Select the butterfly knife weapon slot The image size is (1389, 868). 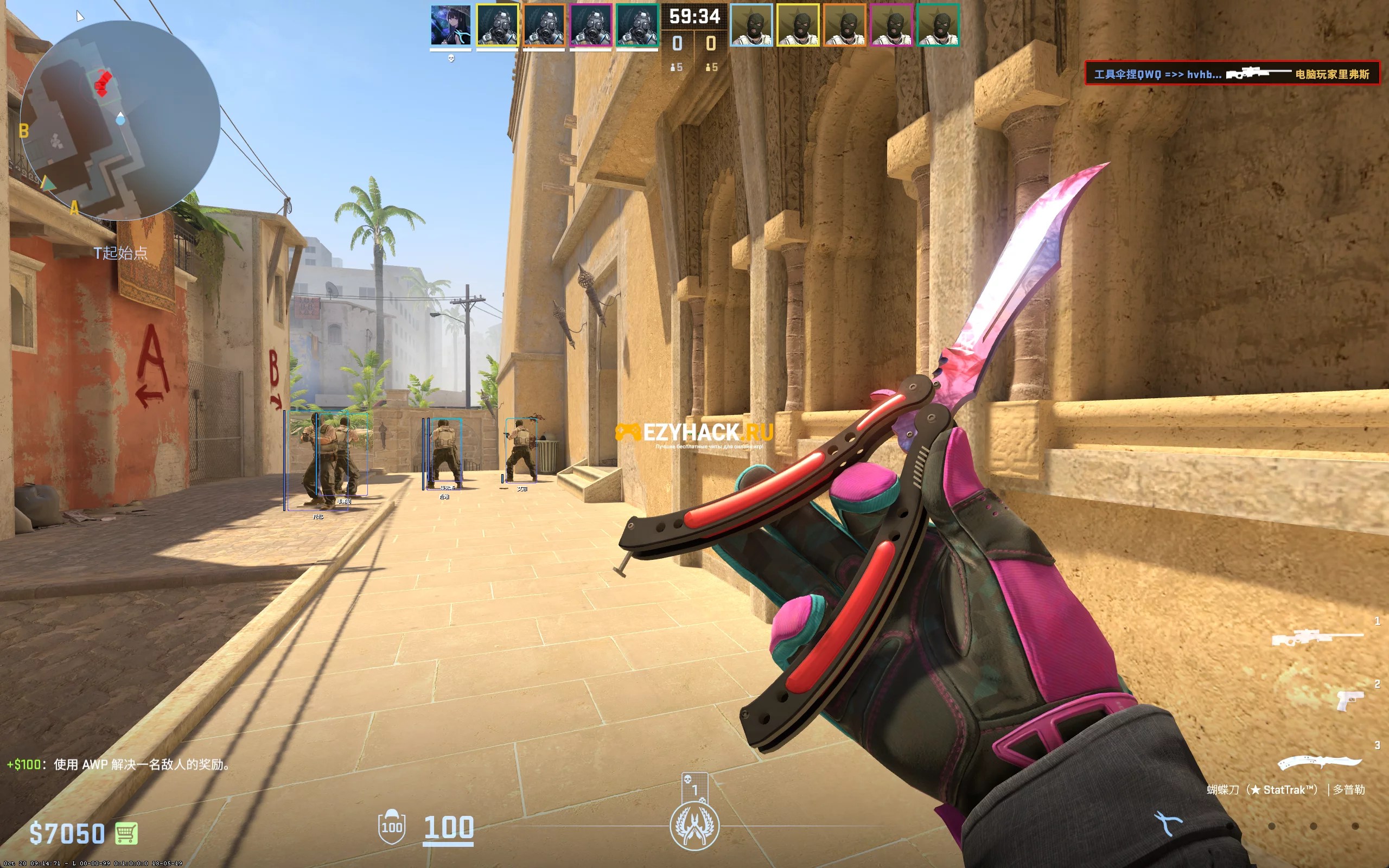click(1319, 762)
